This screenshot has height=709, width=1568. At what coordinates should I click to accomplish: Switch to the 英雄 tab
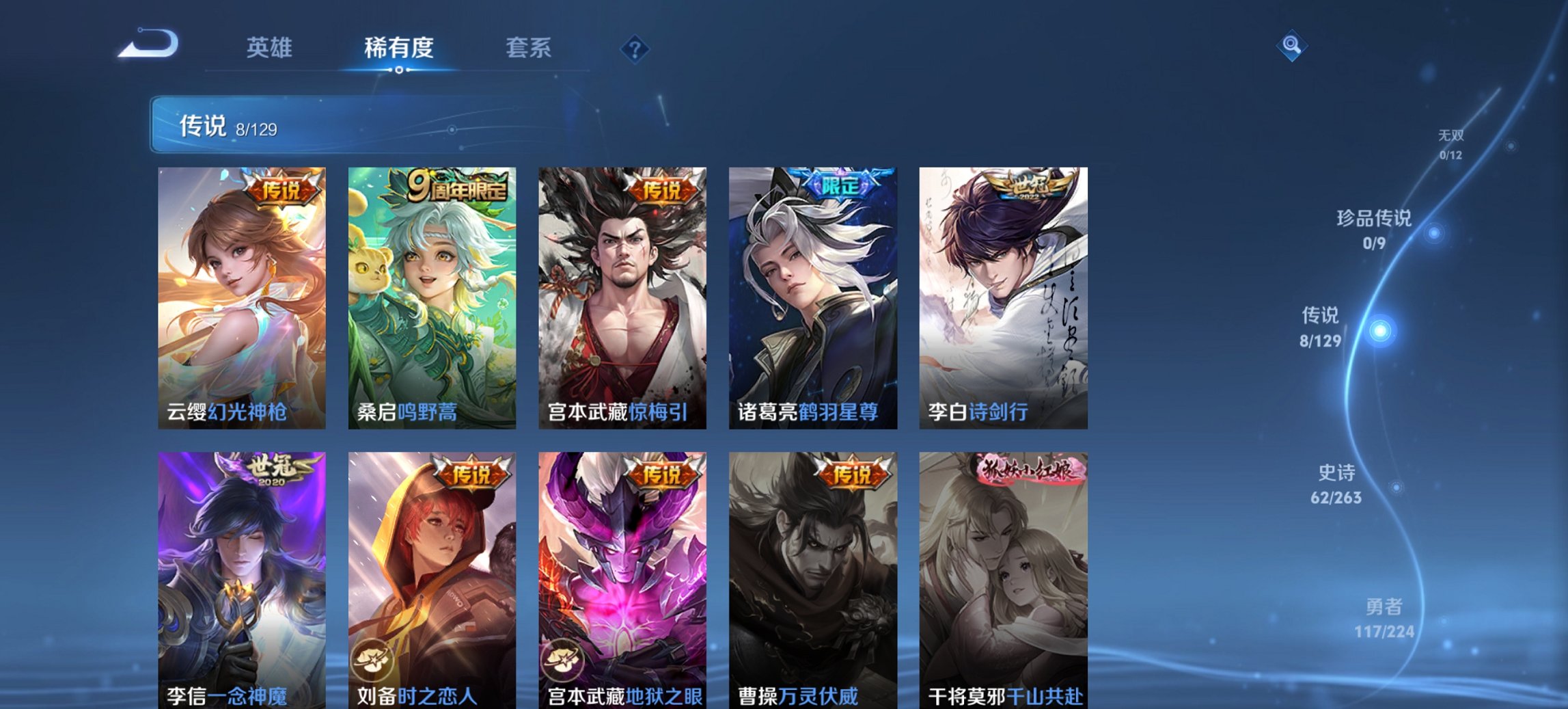(271, 48)
